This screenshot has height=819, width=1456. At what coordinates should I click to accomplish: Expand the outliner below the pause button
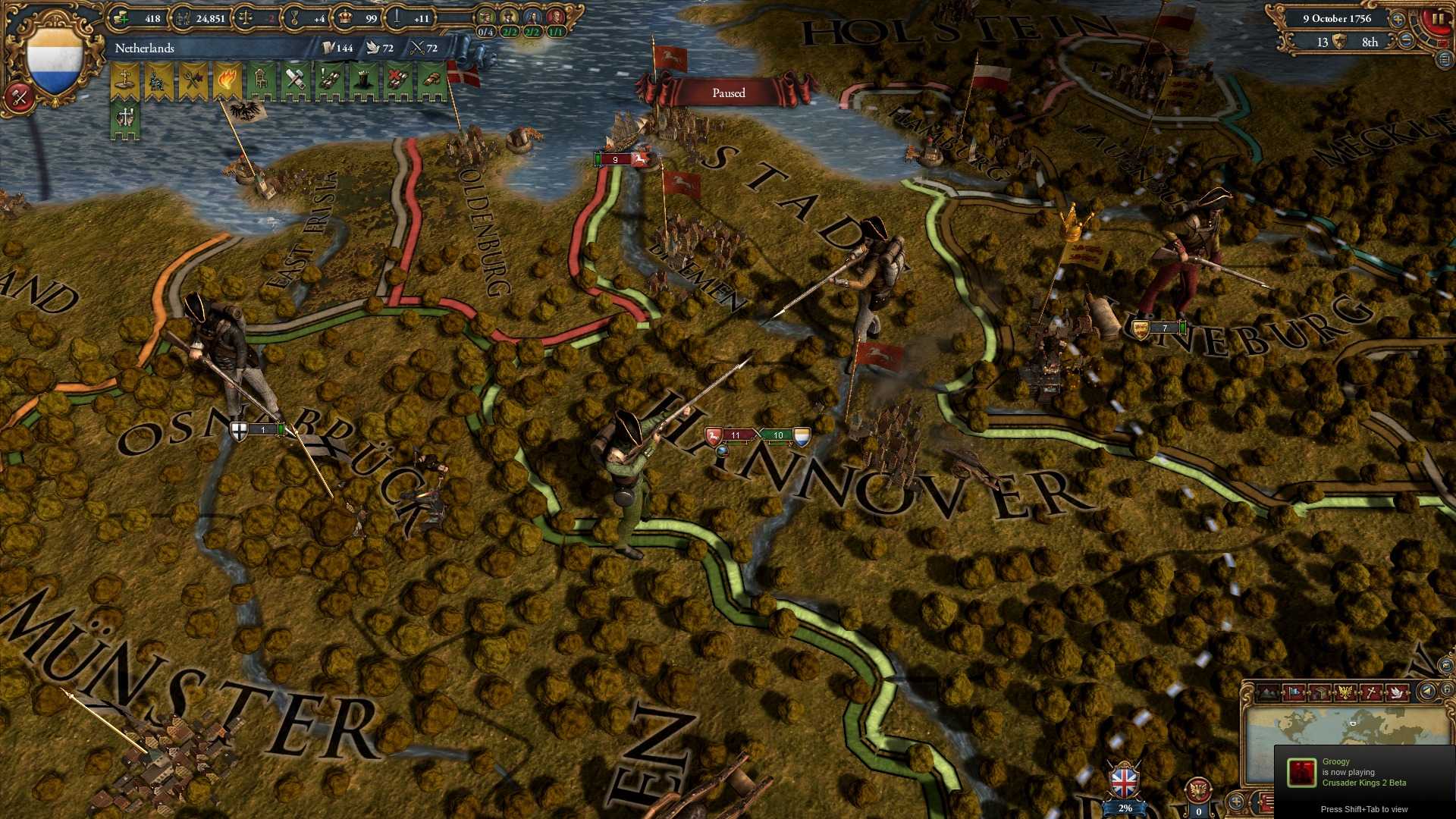coord(1445,60)
